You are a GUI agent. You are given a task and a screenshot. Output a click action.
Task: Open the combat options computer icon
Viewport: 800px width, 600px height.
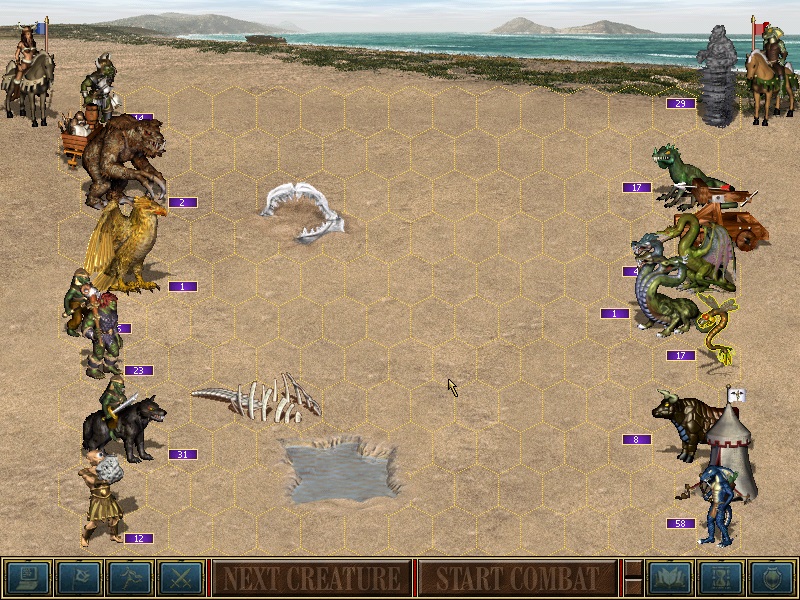(x=27, y=578)
